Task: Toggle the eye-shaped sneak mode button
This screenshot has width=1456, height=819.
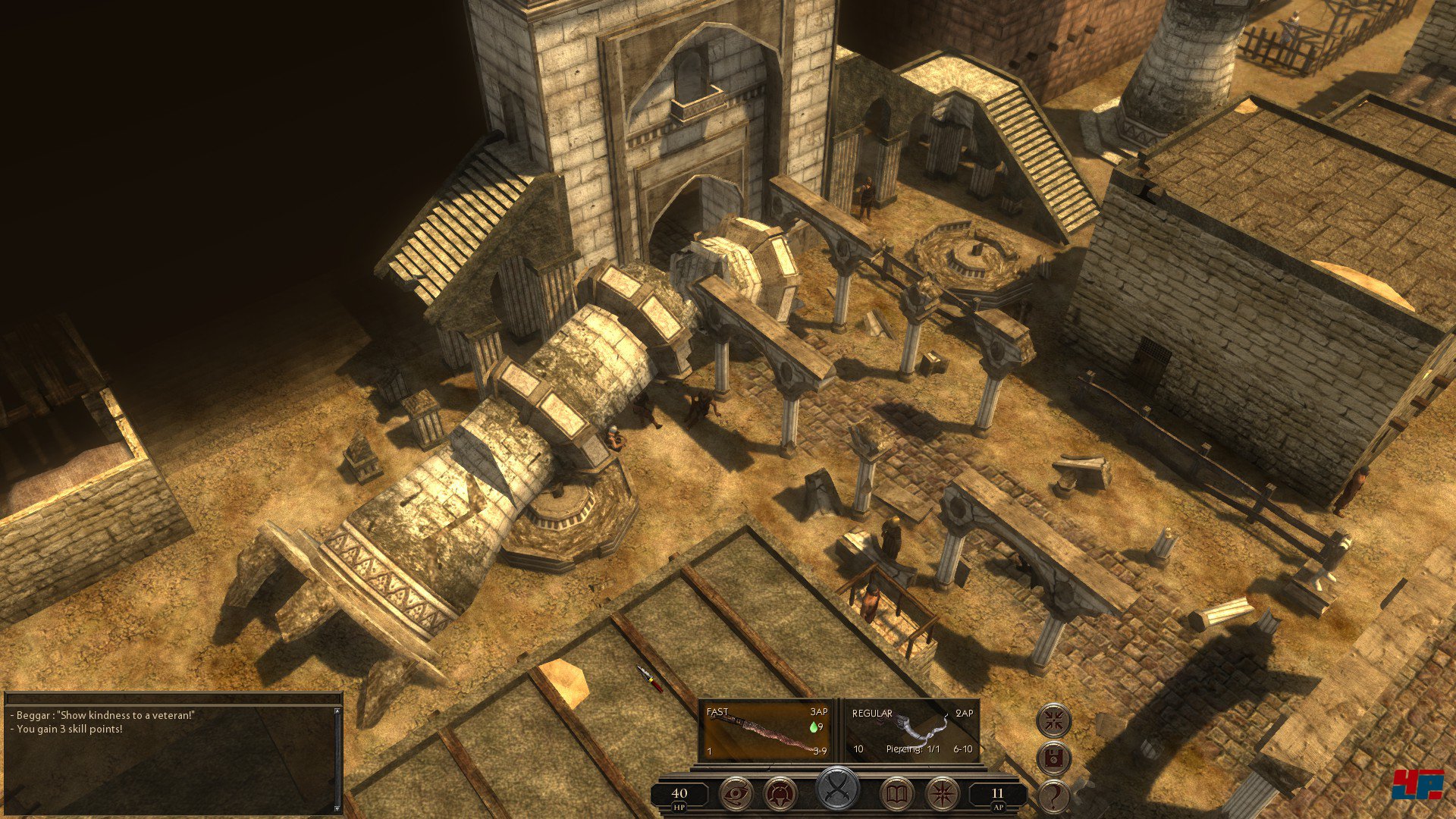Action: (736, 794)
